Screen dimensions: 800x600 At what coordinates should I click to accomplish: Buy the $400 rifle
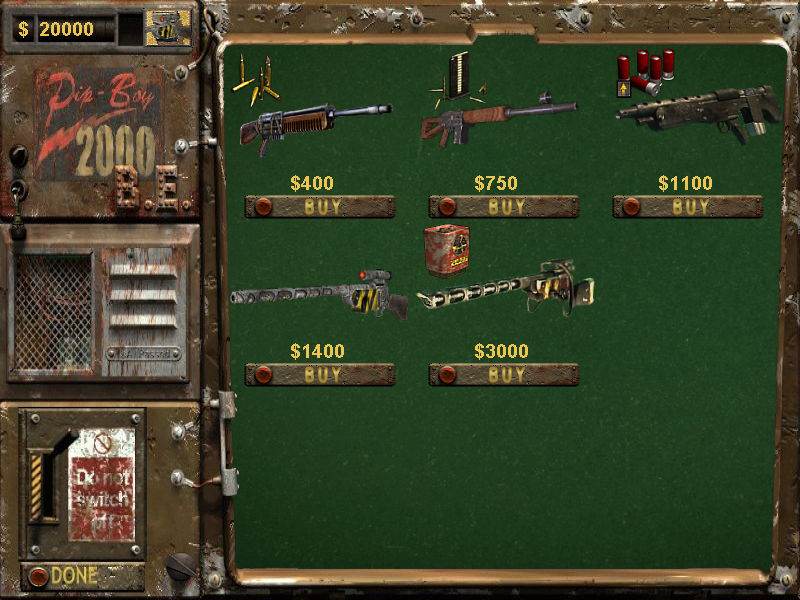[320, 207]
